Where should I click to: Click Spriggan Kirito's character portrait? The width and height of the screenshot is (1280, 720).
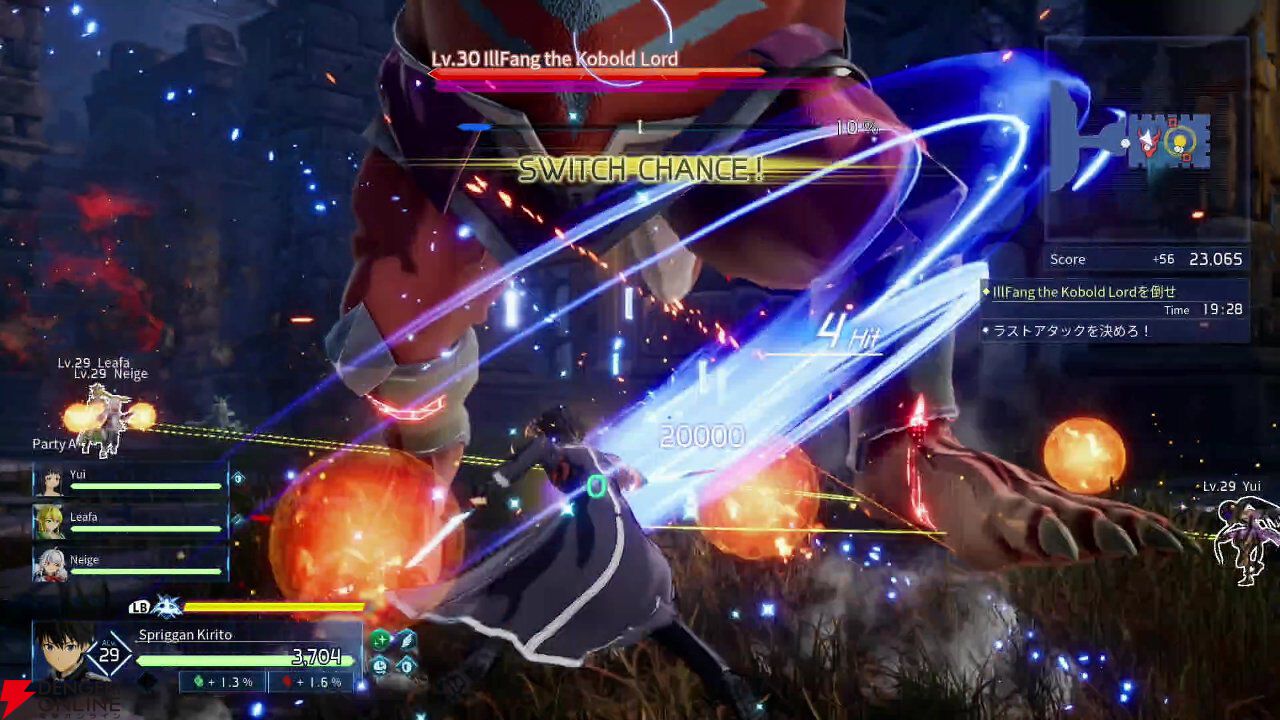(62, 652)
